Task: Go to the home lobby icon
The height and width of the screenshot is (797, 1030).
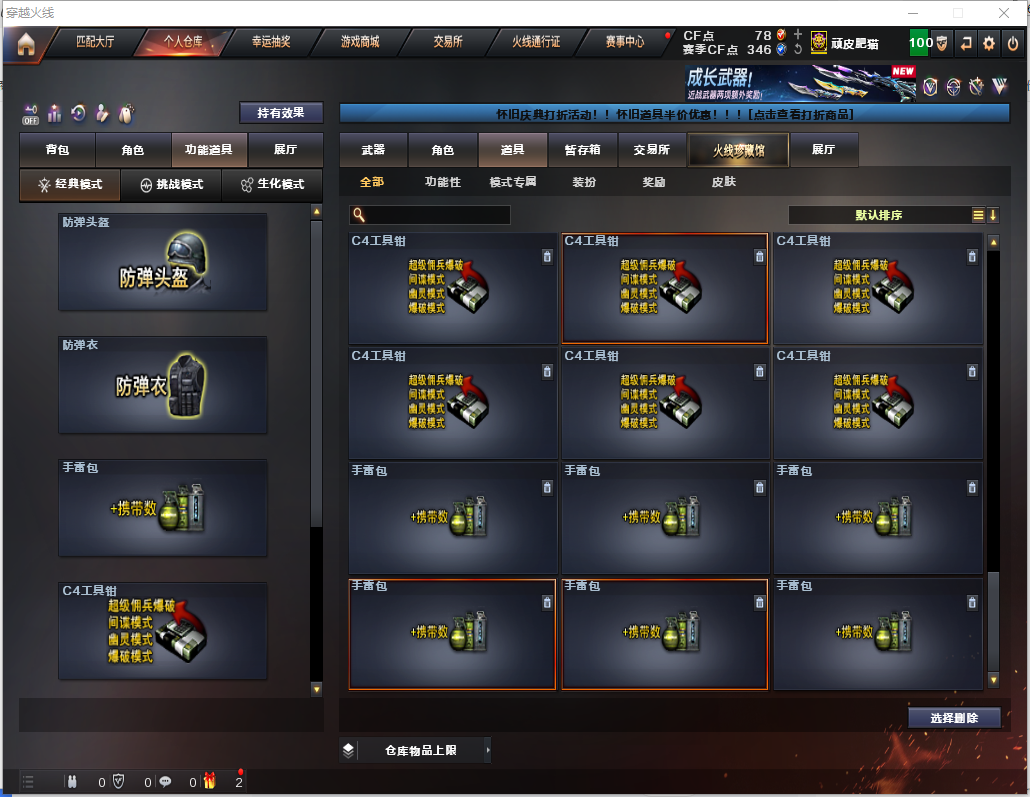Action: pyautogui.click(x=25, y=43)
